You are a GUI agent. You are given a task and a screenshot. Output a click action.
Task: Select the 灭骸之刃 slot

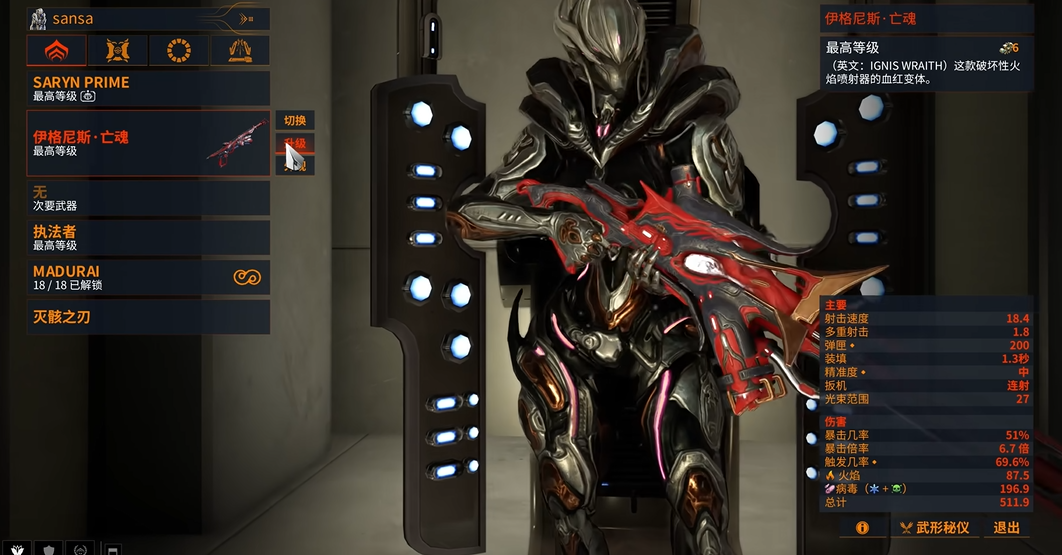click(x=148, y=317)
